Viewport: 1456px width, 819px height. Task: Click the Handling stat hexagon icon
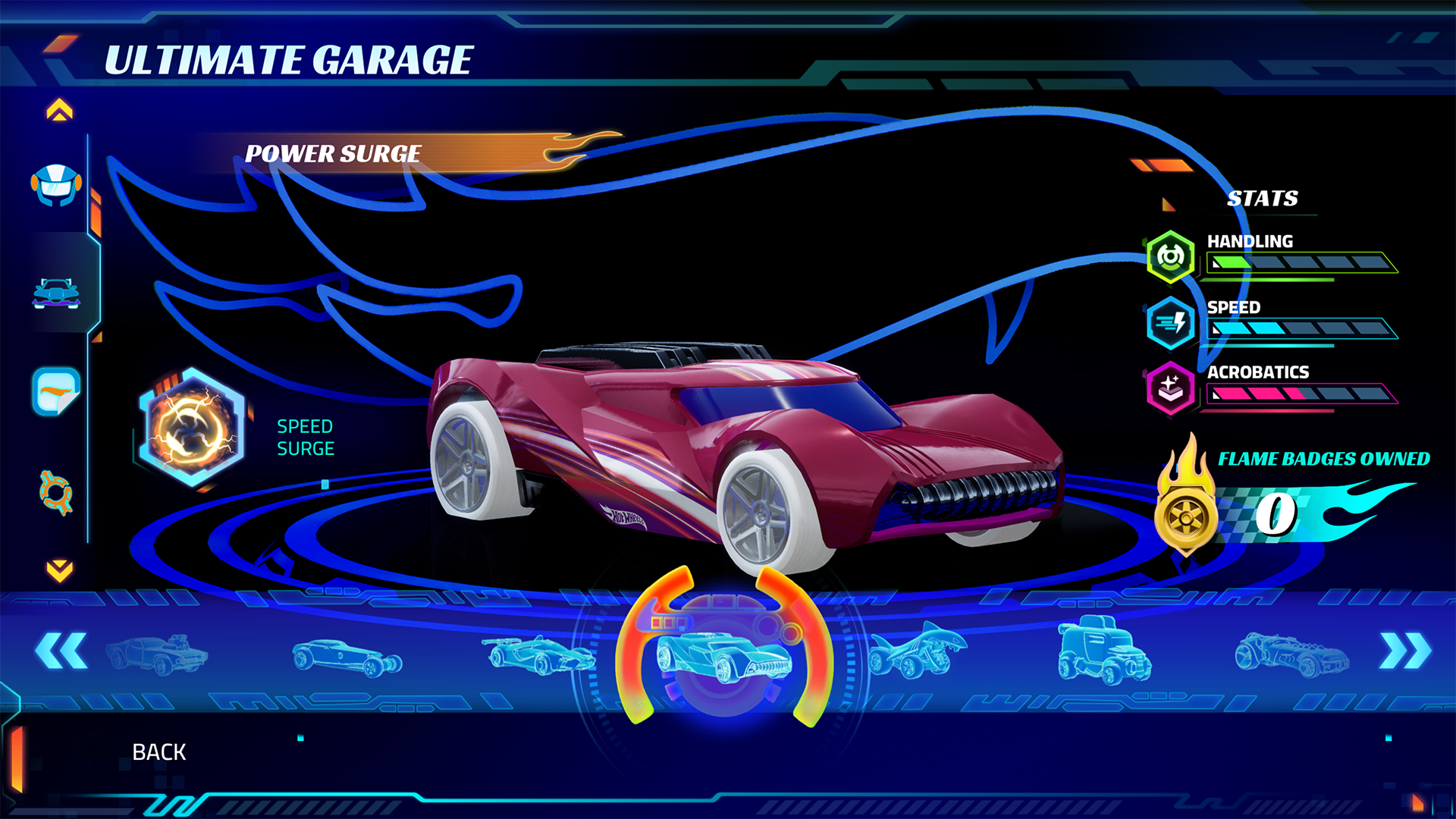coord(1171,258)
